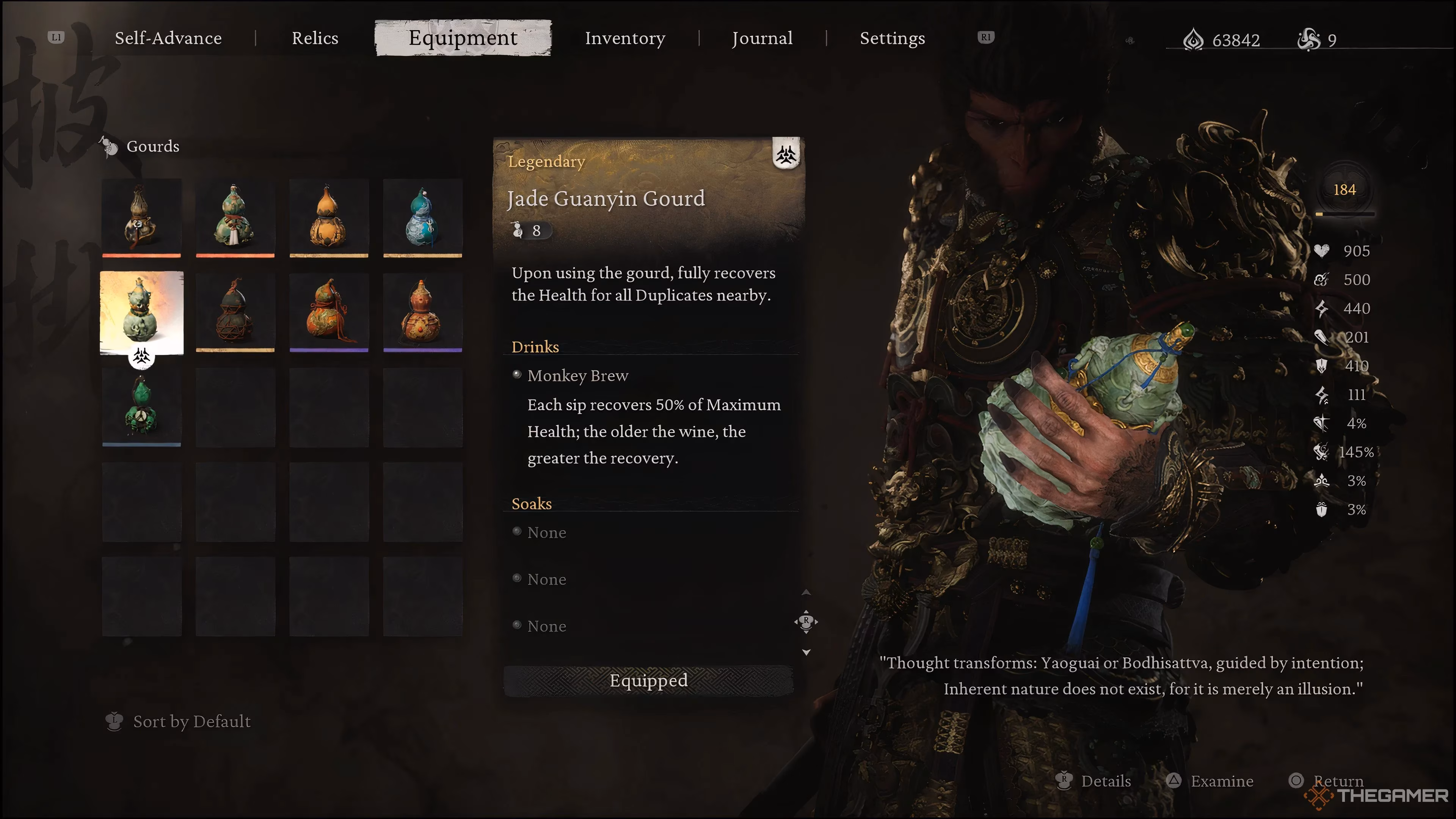Click the Equipped button
Screen dimensions: 1456x819
(648, 681)
